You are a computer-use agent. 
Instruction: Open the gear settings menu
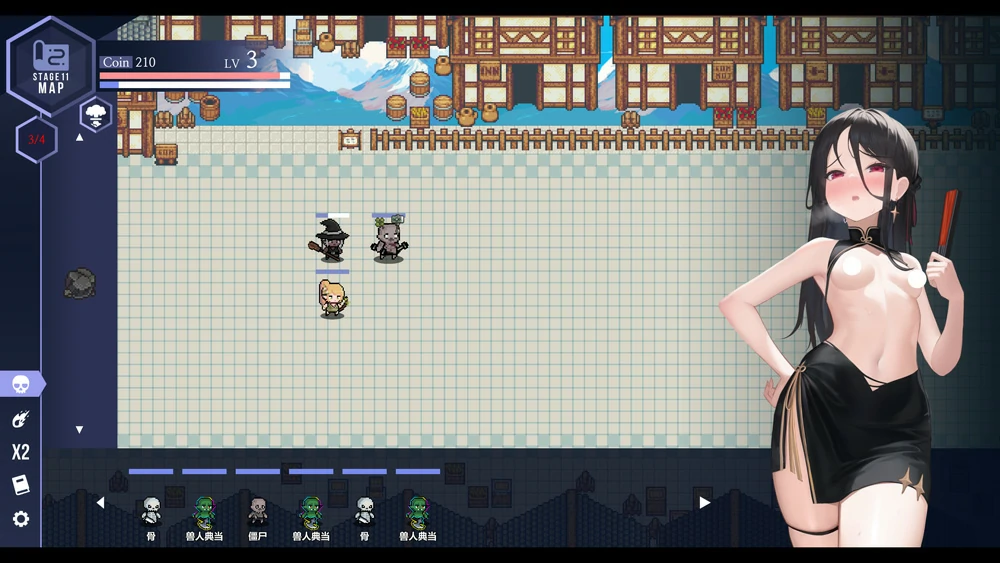(21, 519)
